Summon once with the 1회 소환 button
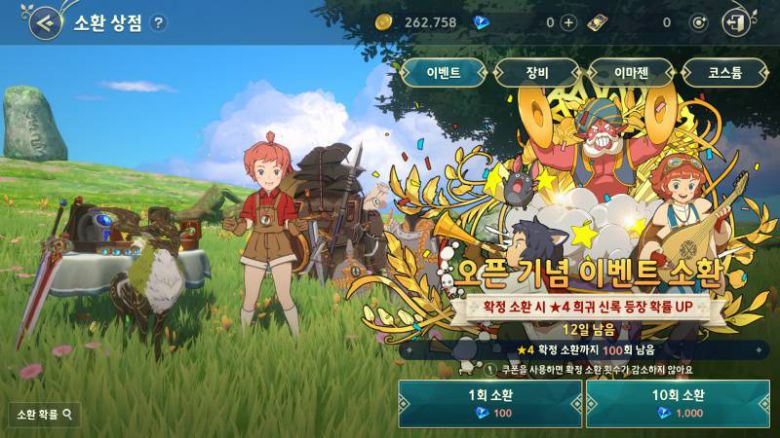 (x=490, y=404)
